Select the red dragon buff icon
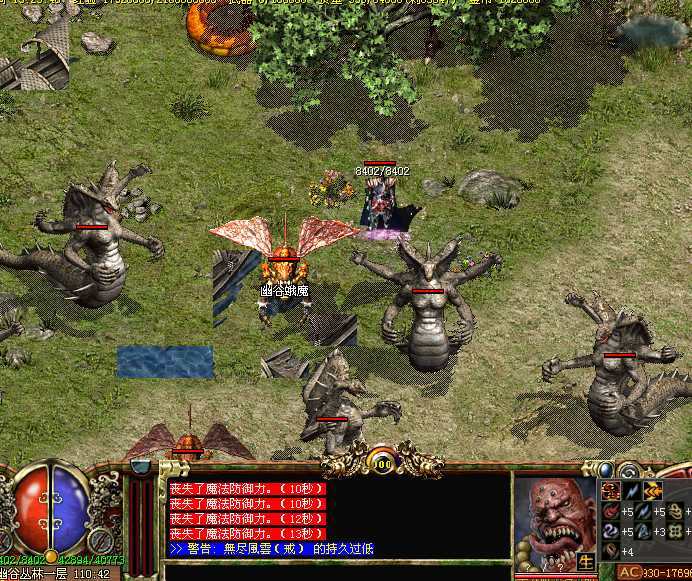692x581 pixels. pyautogui.click(x=609, y=490)
